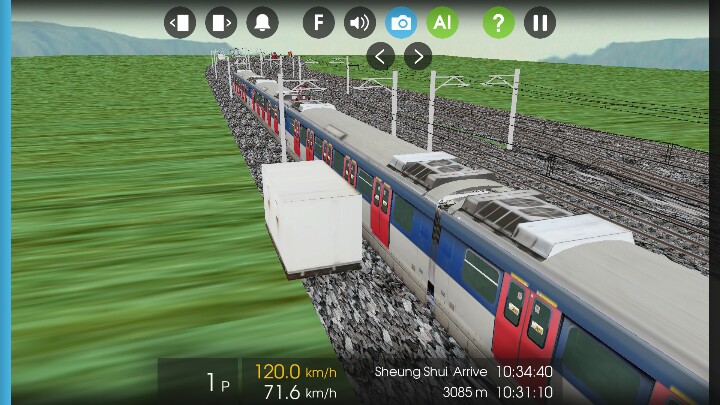Image resolution: width=720 pixels, height=405 pixels.
Task: Sound the bell horn
Action: tap(263, 22)
